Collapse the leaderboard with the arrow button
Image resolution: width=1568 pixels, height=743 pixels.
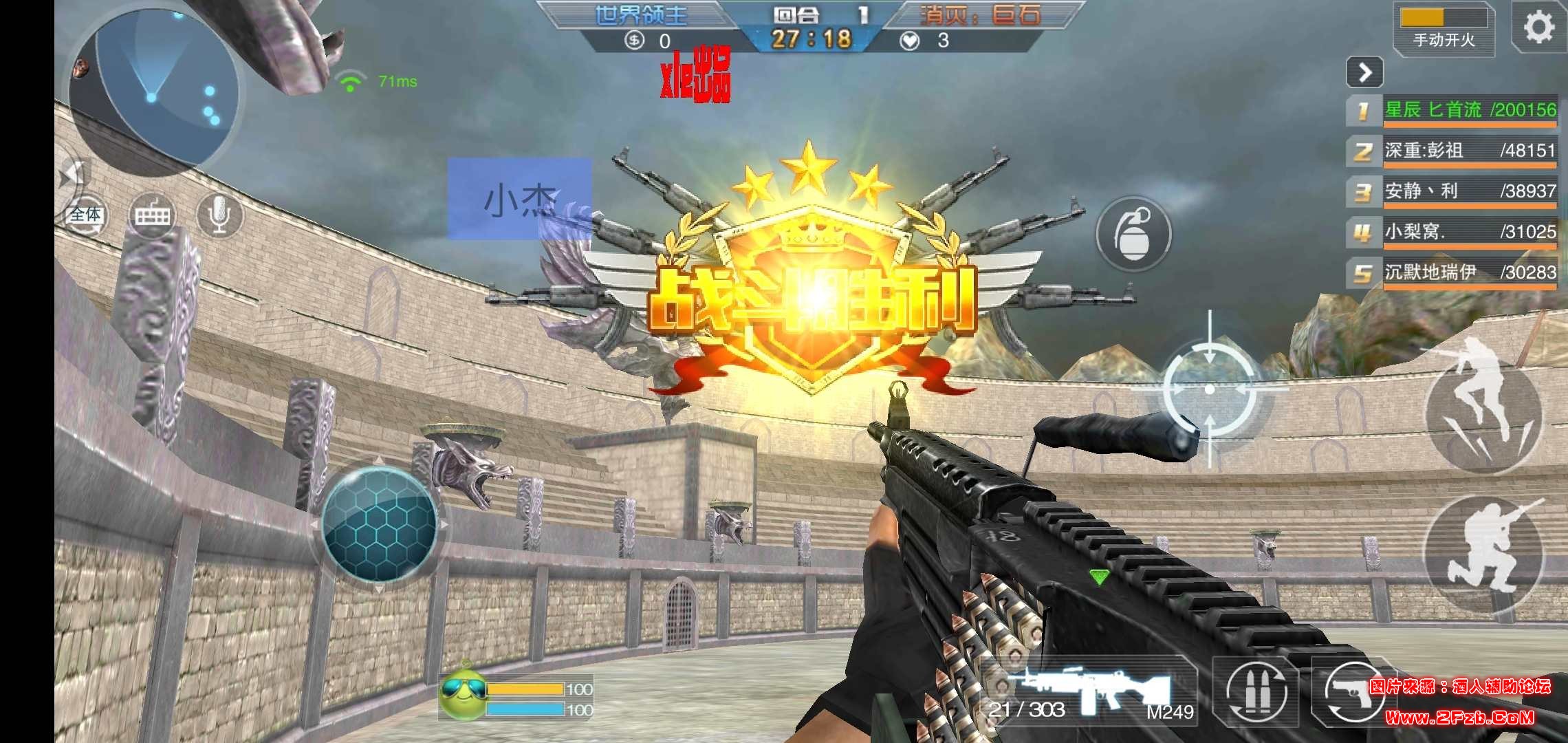[x=1364, y=72]
